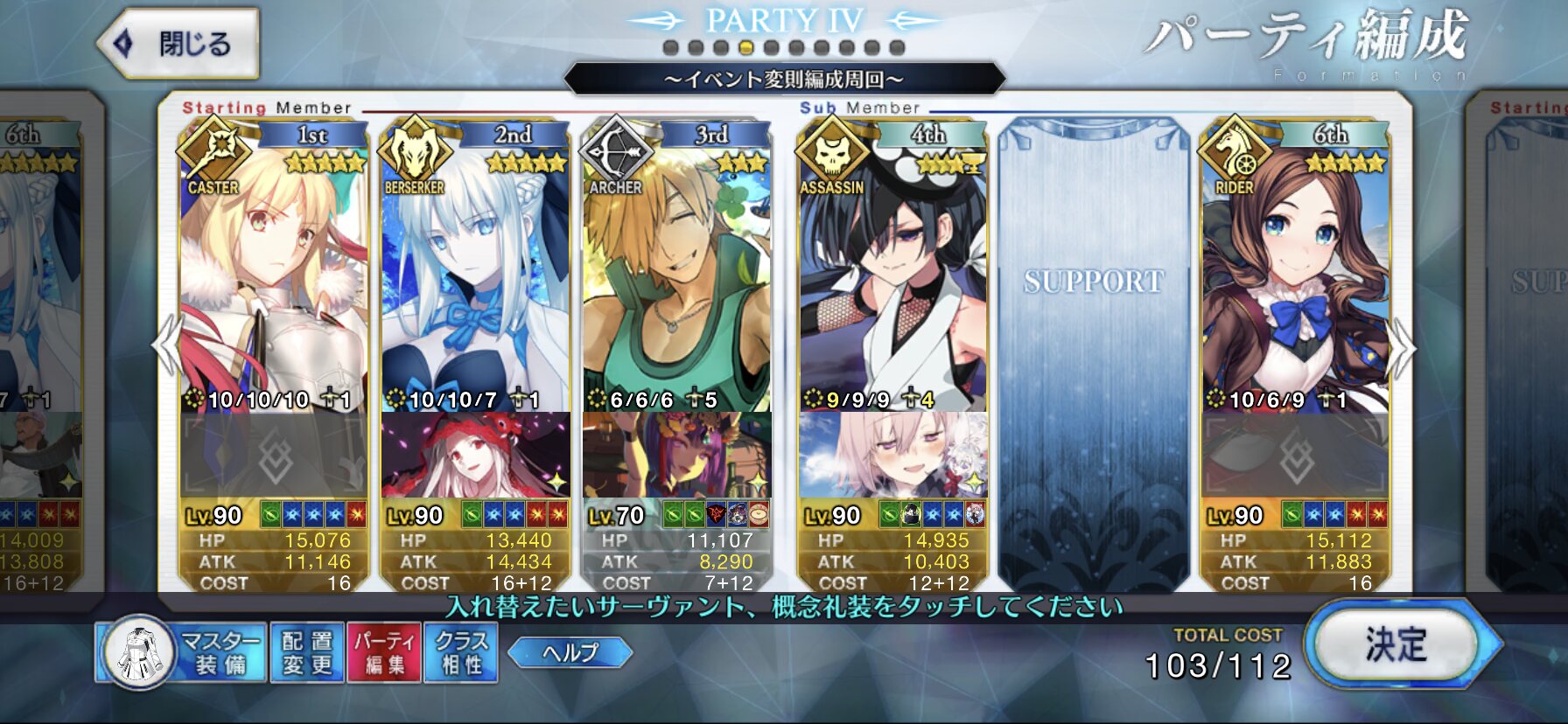The image size is (1568, 724).
Task: Switch to the previous party with left arrow
Action: tap(165, 347)
